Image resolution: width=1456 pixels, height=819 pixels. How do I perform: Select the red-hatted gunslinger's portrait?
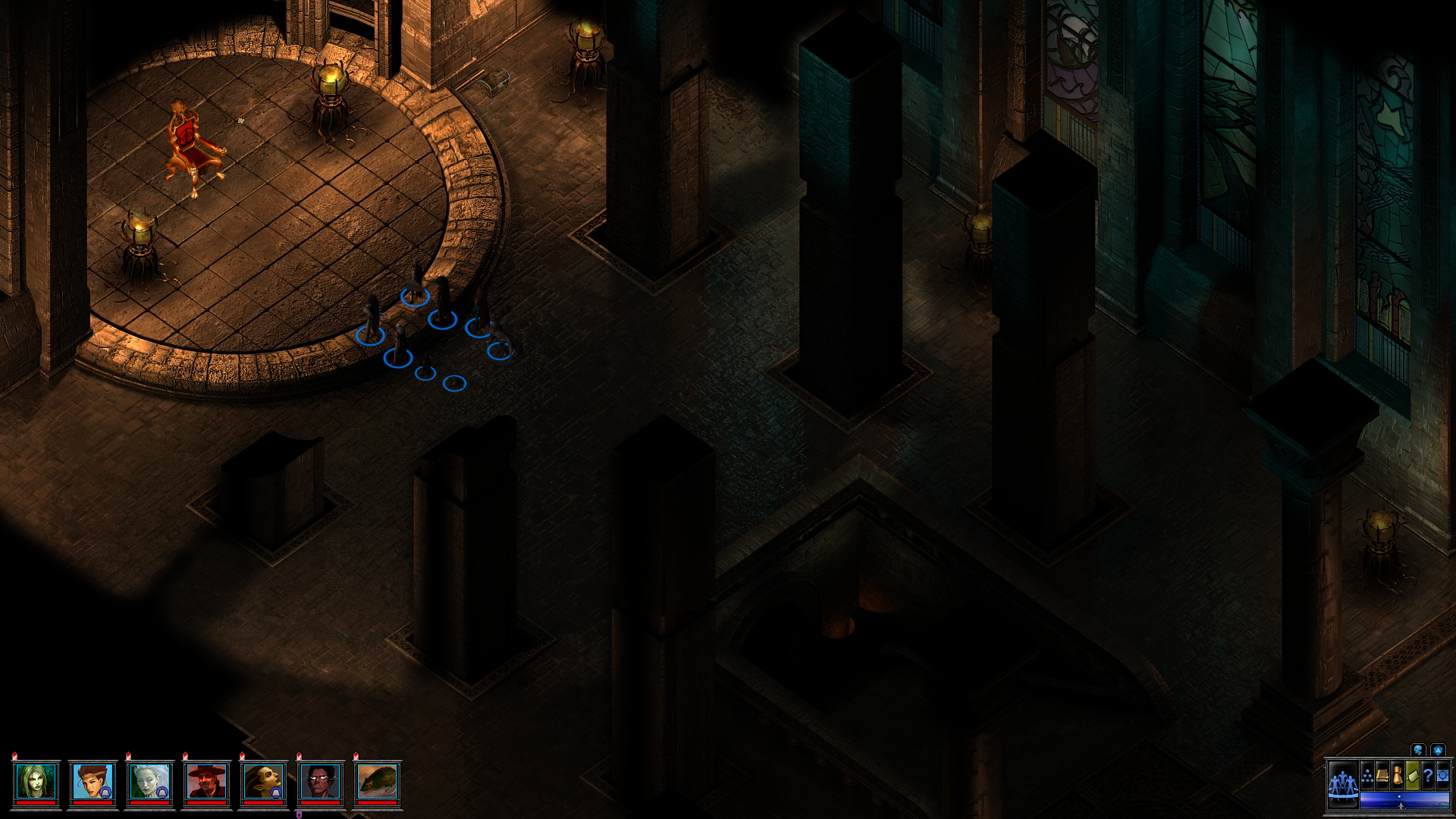(207, 781)
